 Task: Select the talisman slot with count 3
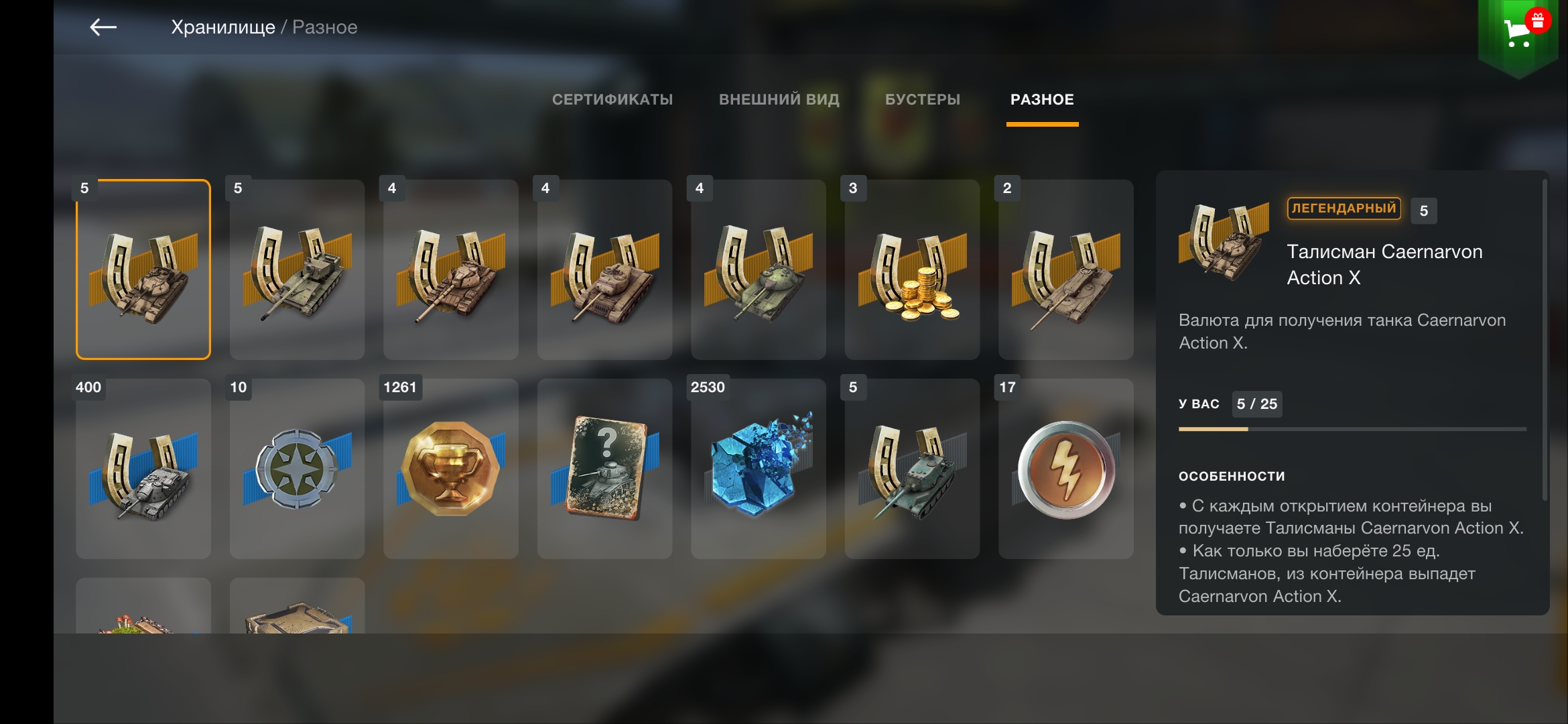point(912,269)
